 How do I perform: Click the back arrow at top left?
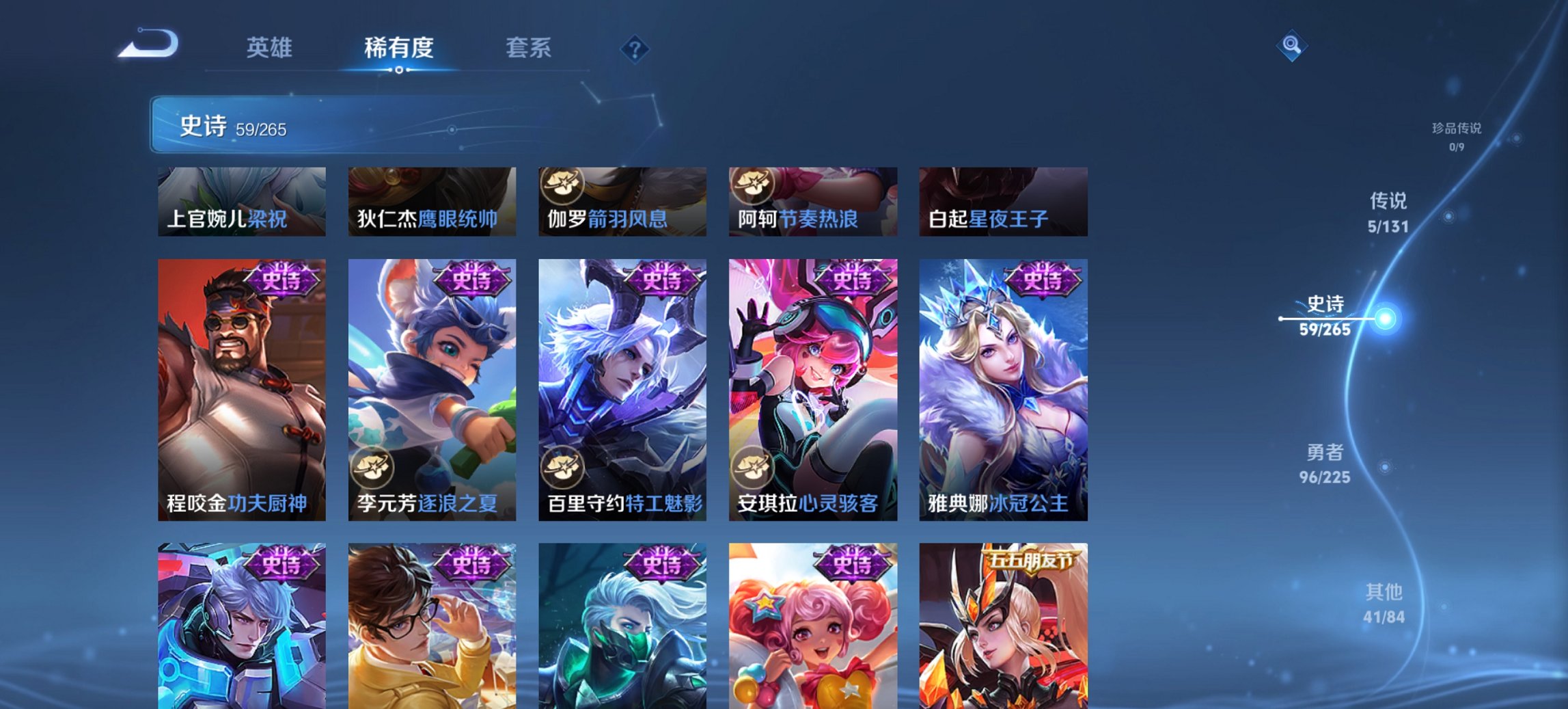(147, 42)
